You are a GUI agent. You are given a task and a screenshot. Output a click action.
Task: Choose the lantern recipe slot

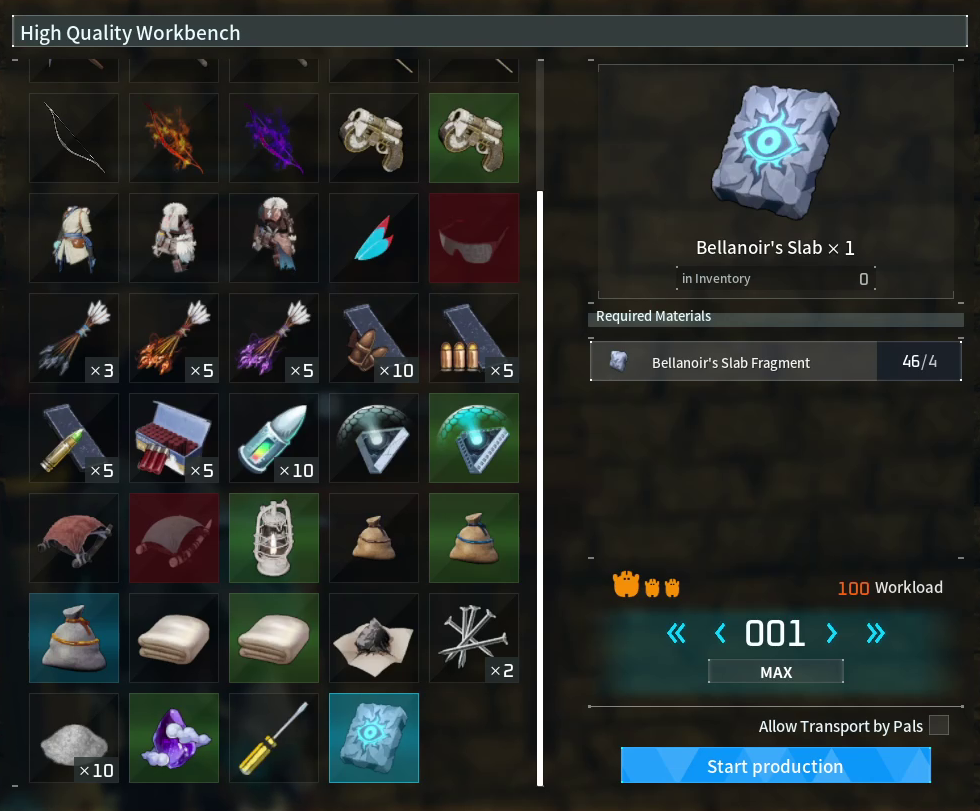click(x=274, y=538)
